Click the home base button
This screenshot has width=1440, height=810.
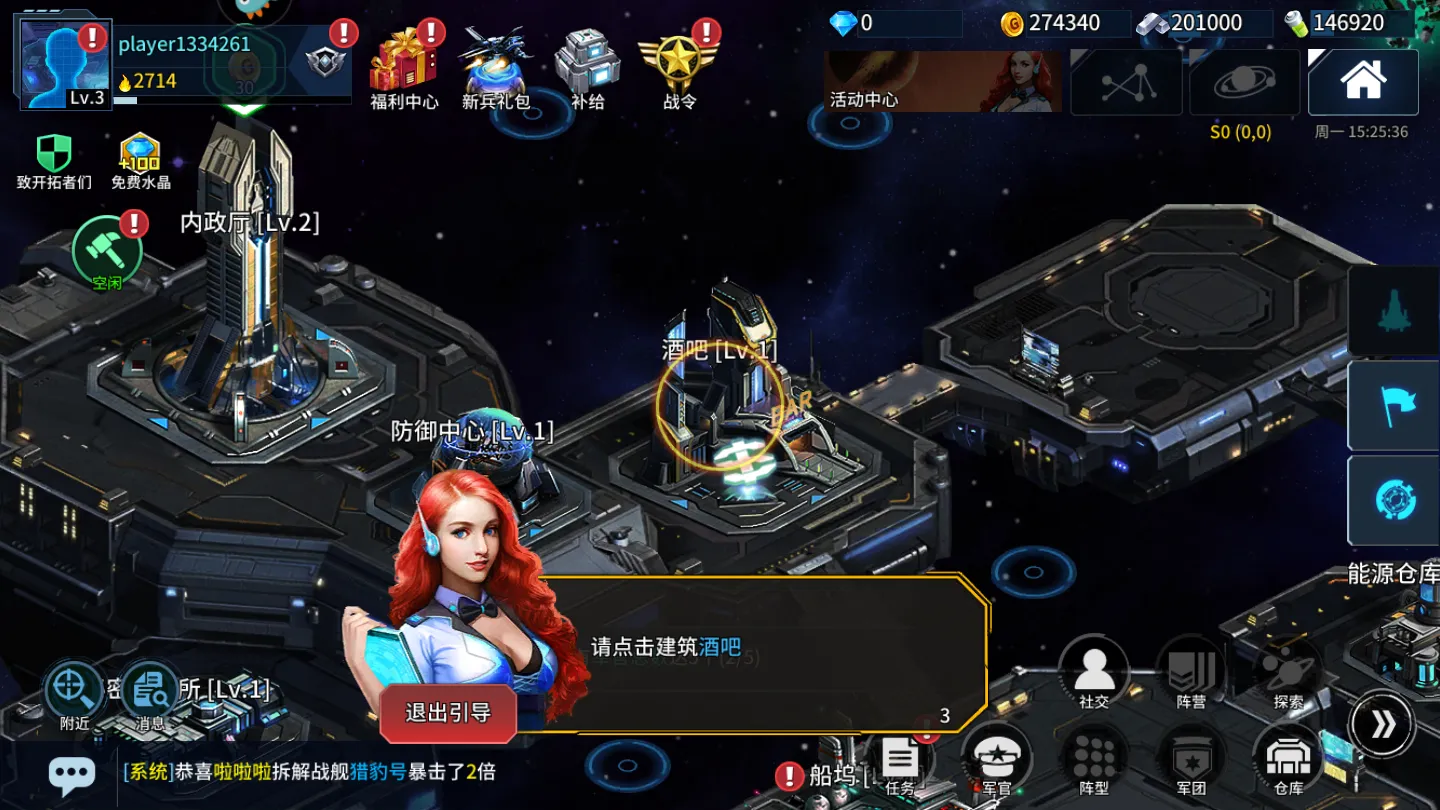tap(1363, 82)
